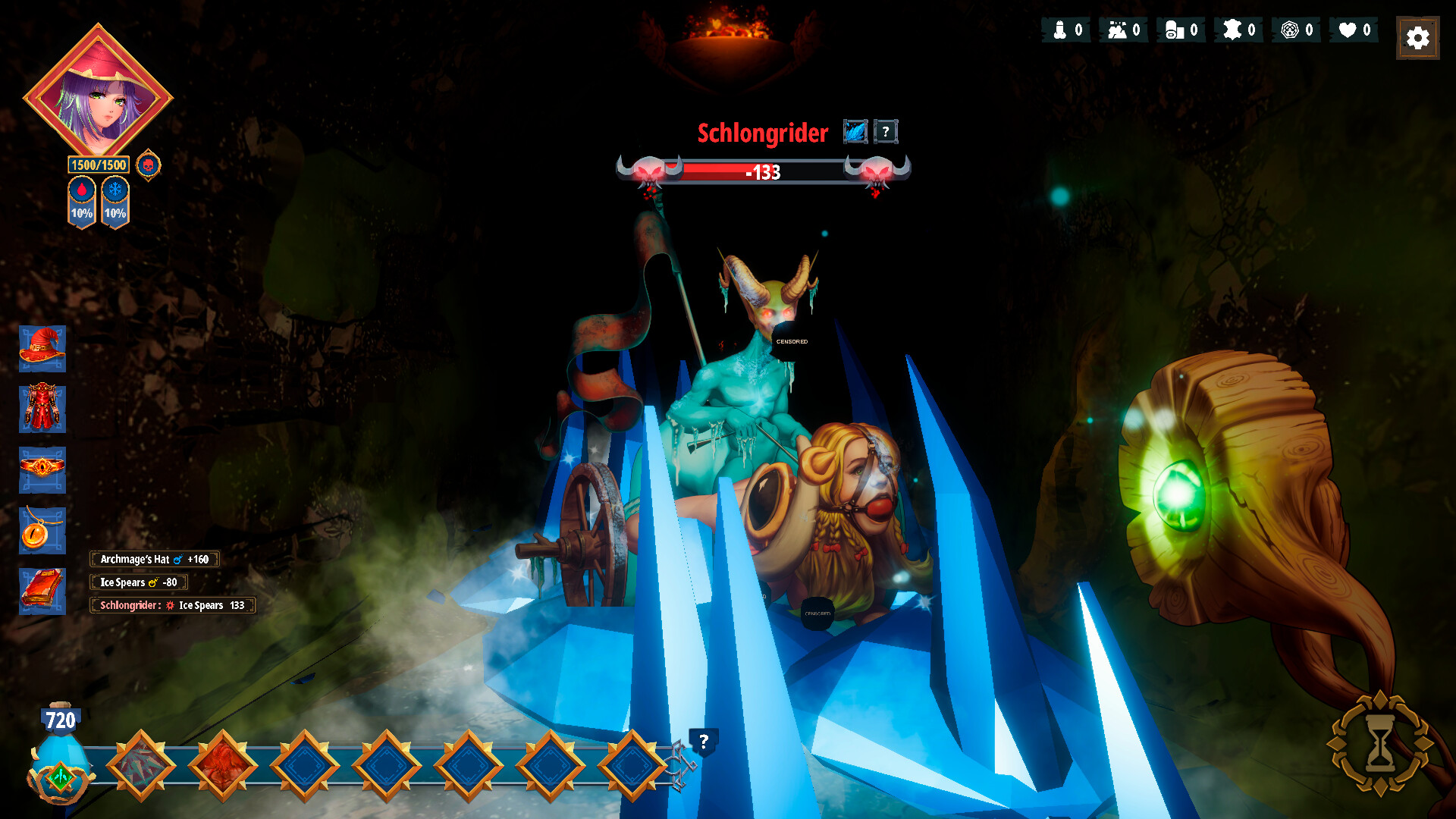Click the Schlongrider boss name label
The width and height of the screenshot is (1456, 819).
[x=761, y=134]
